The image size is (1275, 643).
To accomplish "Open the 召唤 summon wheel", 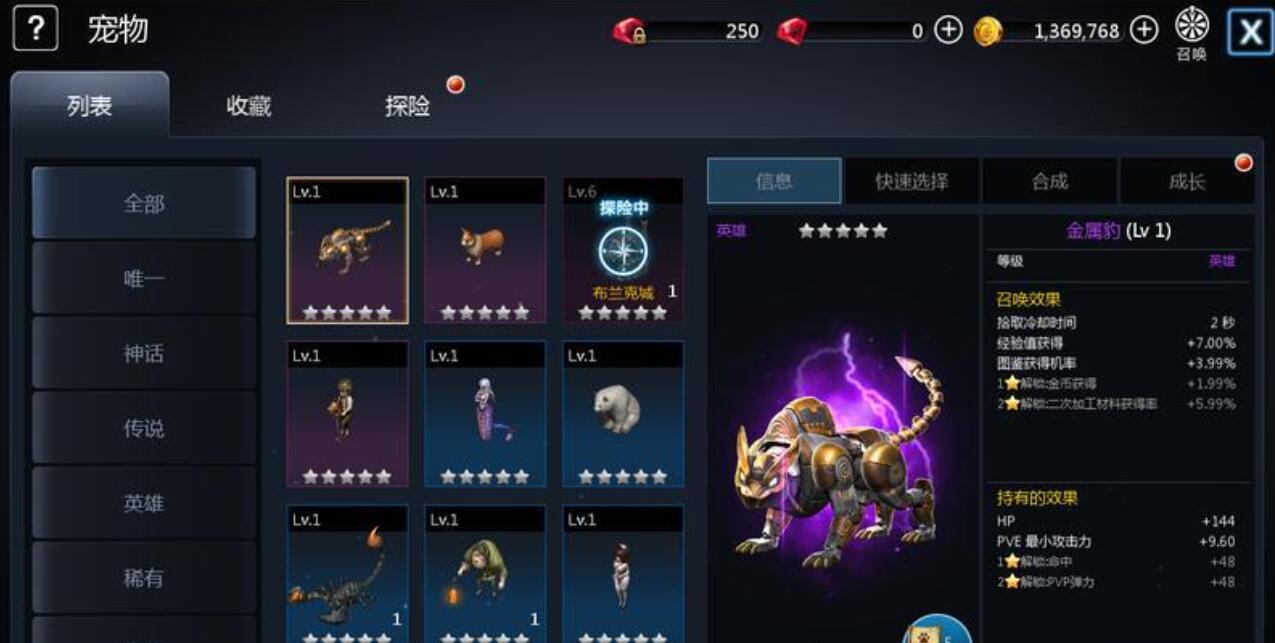I will (1191, 32).
